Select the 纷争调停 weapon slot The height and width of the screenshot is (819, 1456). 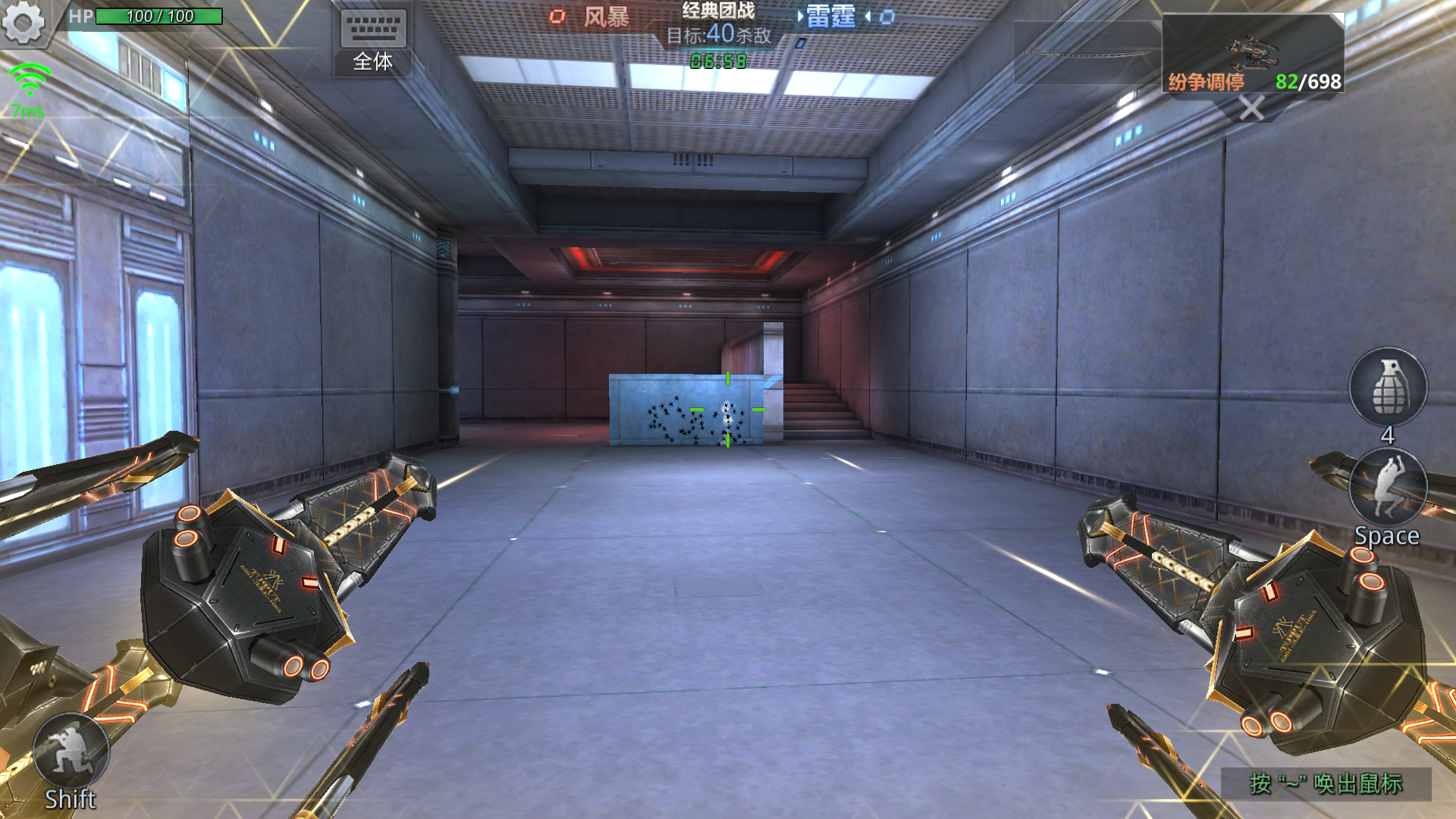point(1253,53)
